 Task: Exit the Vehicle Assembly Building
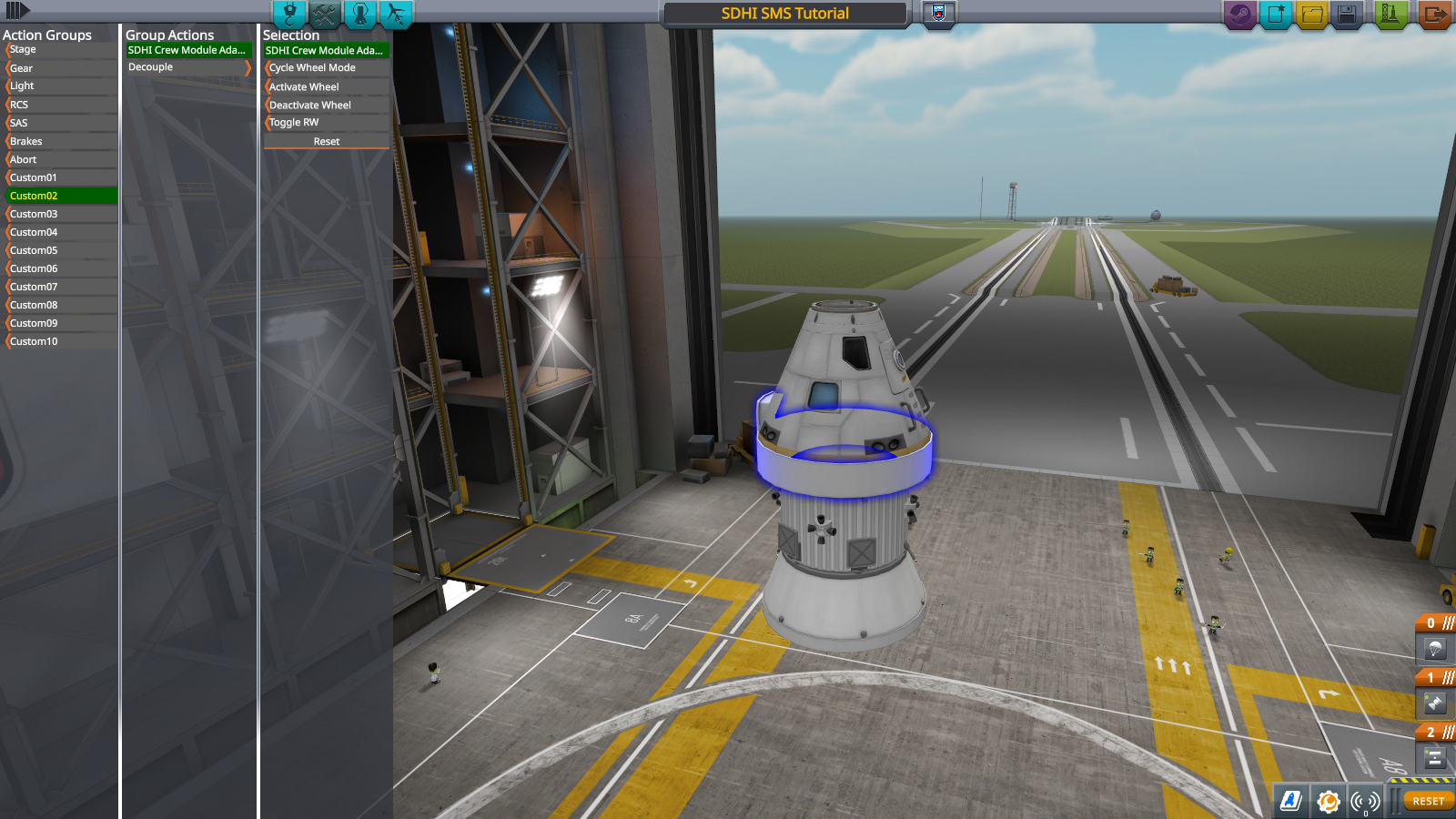pyautogui.click(x=1434, y=14)
